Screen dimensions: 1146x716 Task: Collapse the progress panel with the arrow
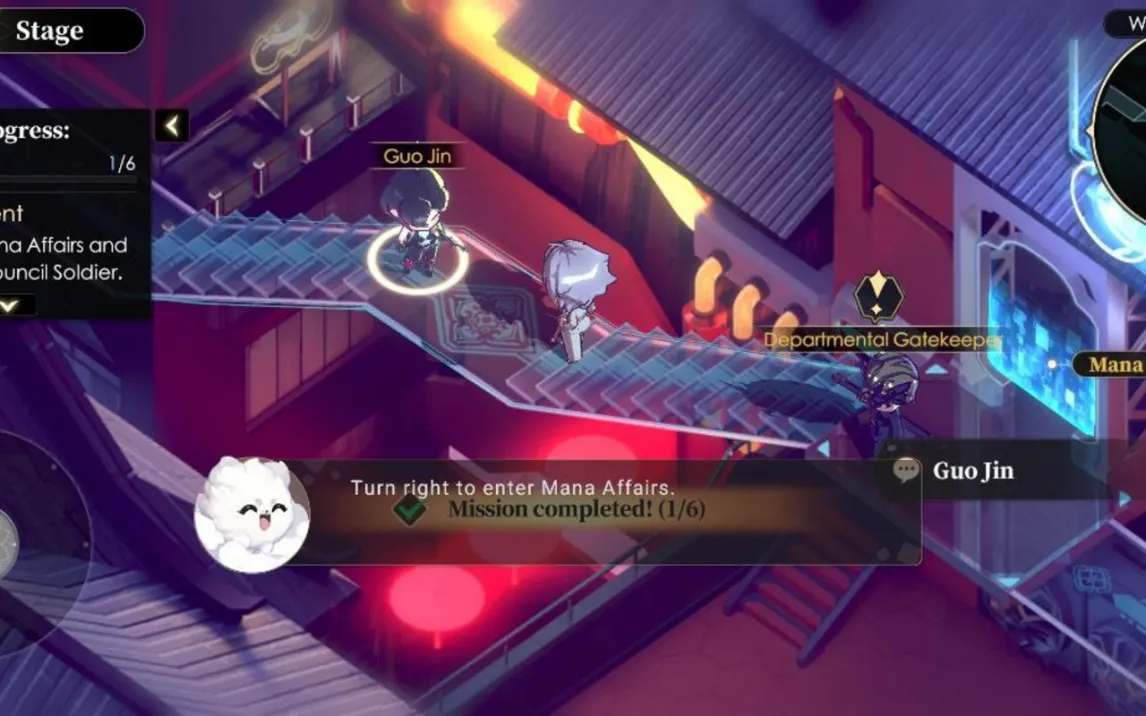point(172,125)
